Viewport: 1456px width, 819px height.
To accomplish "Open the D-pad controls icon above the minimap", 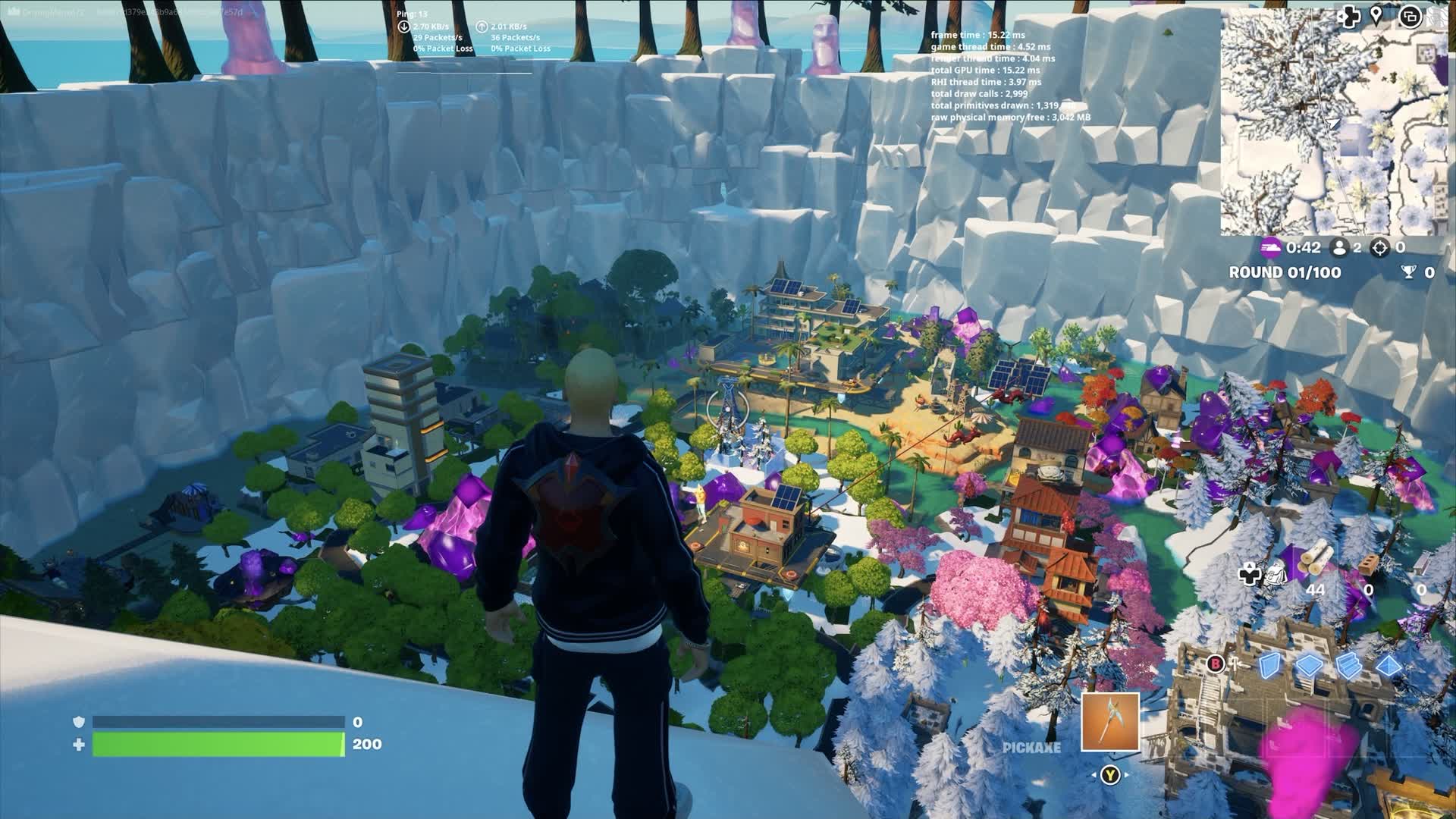I will [x=1349, y=17].
